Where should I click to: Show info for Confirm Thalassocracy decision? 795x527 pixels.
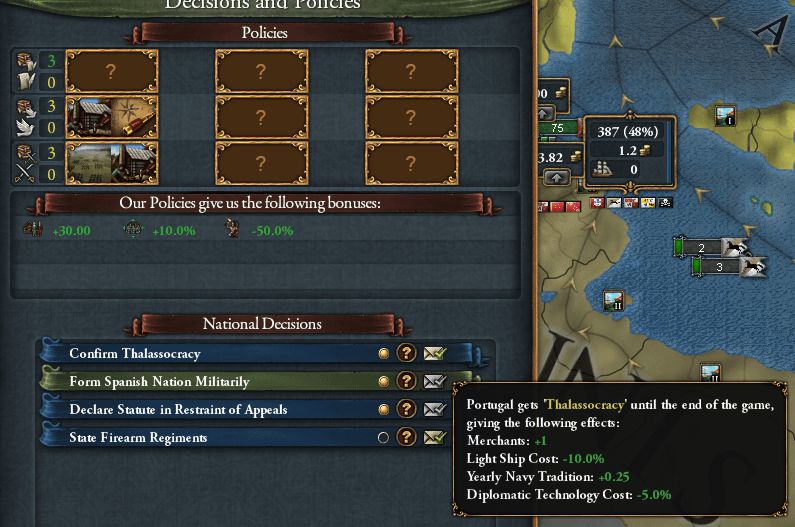tap(406, 354)
